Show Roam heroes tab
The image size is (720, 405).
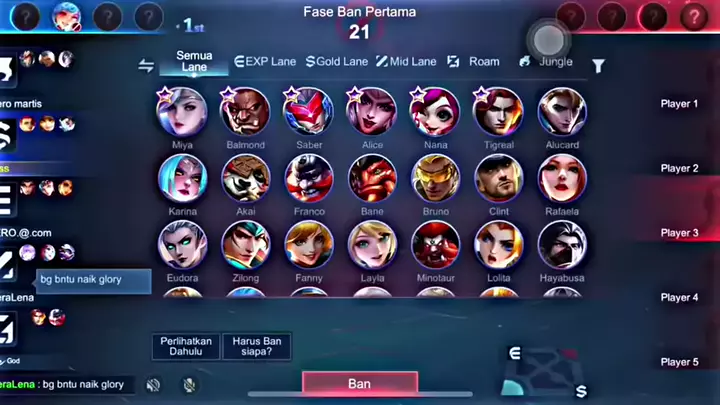click(473, 62)
